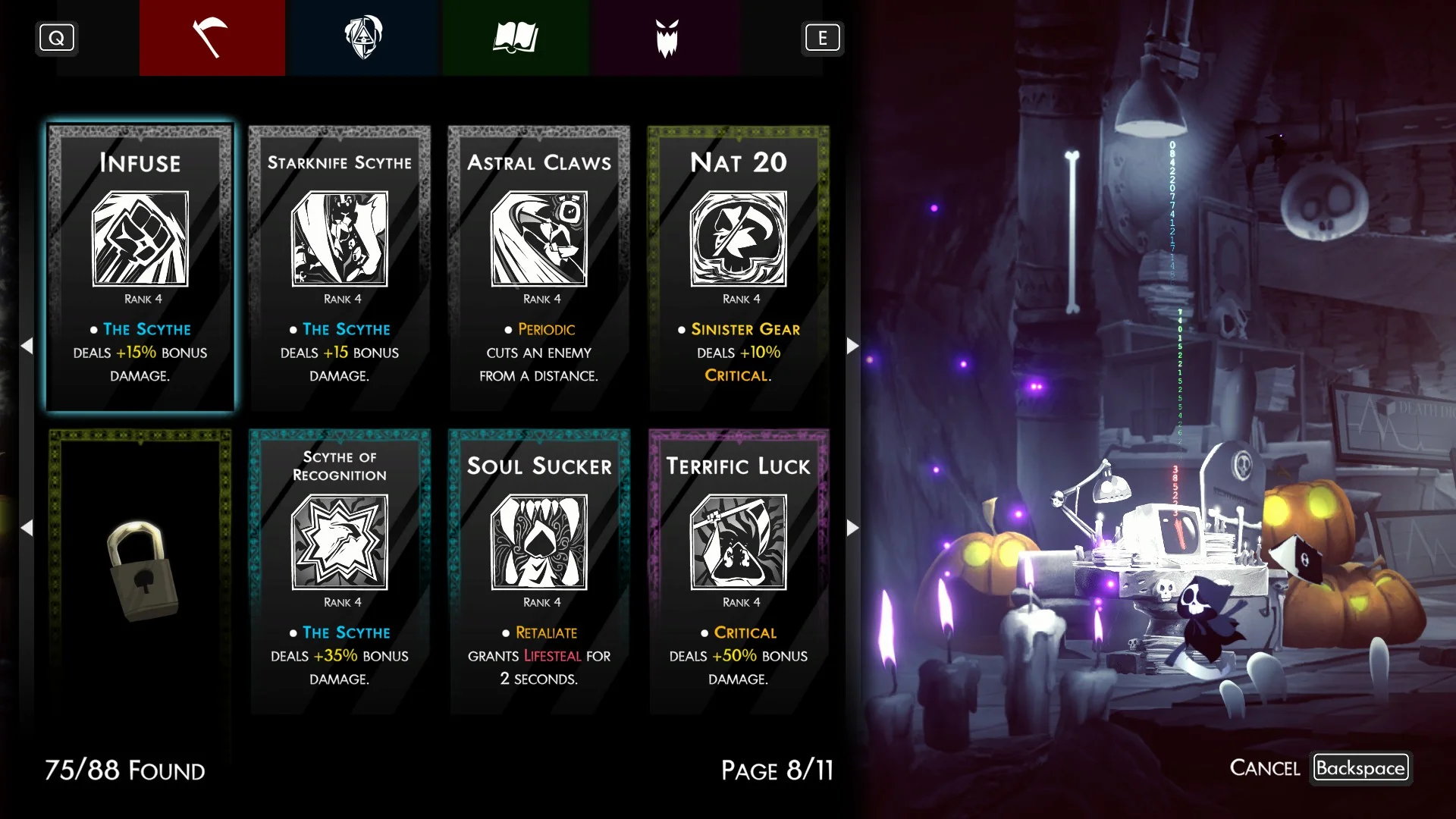
Task: Select the Astral Claws card
Action: click(539, 268)
